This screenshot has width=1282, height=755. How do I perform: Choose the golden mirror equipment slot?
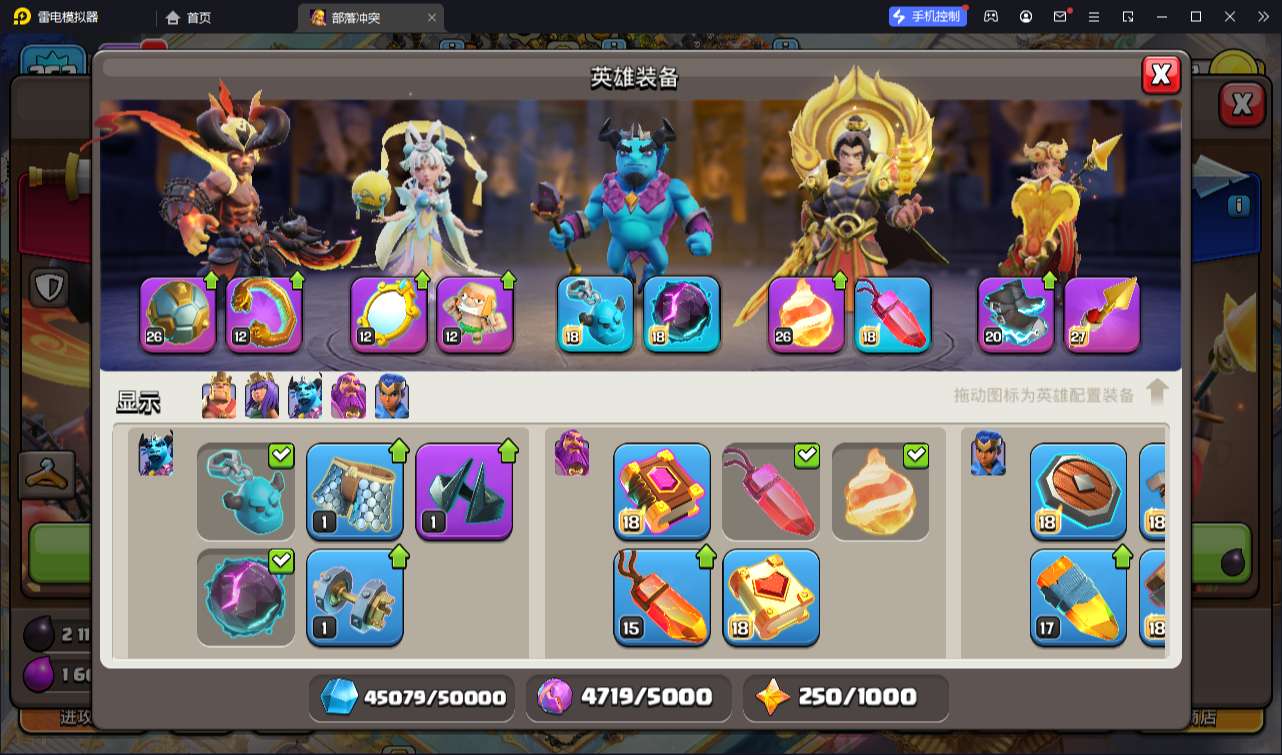(x=388, y=315)
